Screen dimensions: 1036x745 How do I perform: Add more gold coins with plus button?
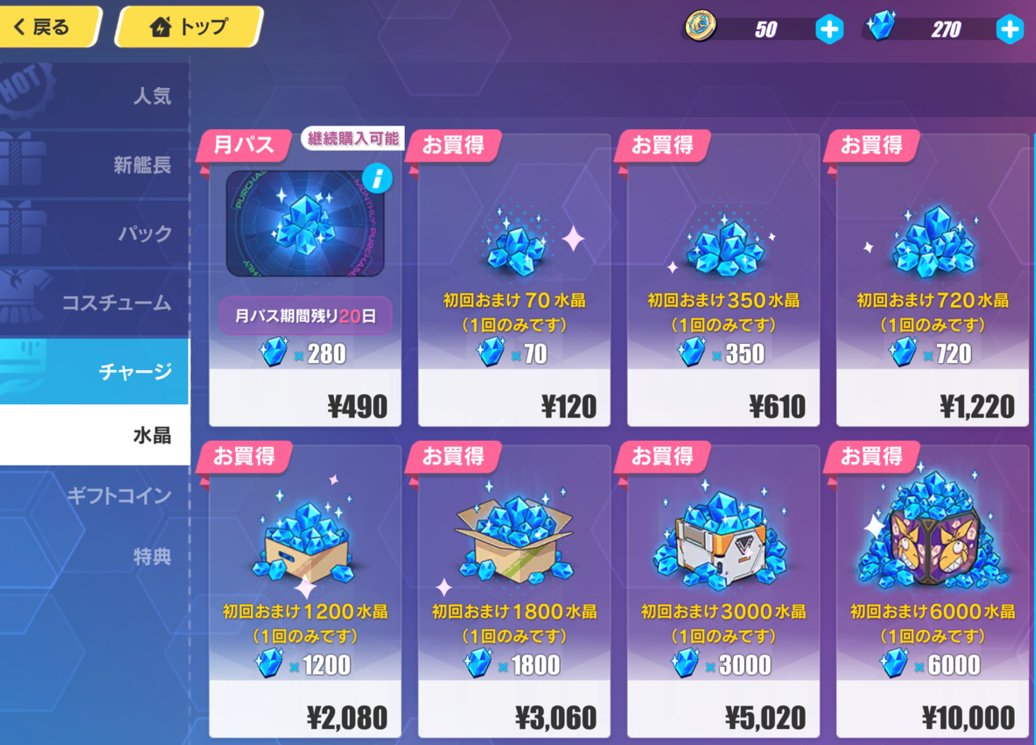(x=829, y=30)
